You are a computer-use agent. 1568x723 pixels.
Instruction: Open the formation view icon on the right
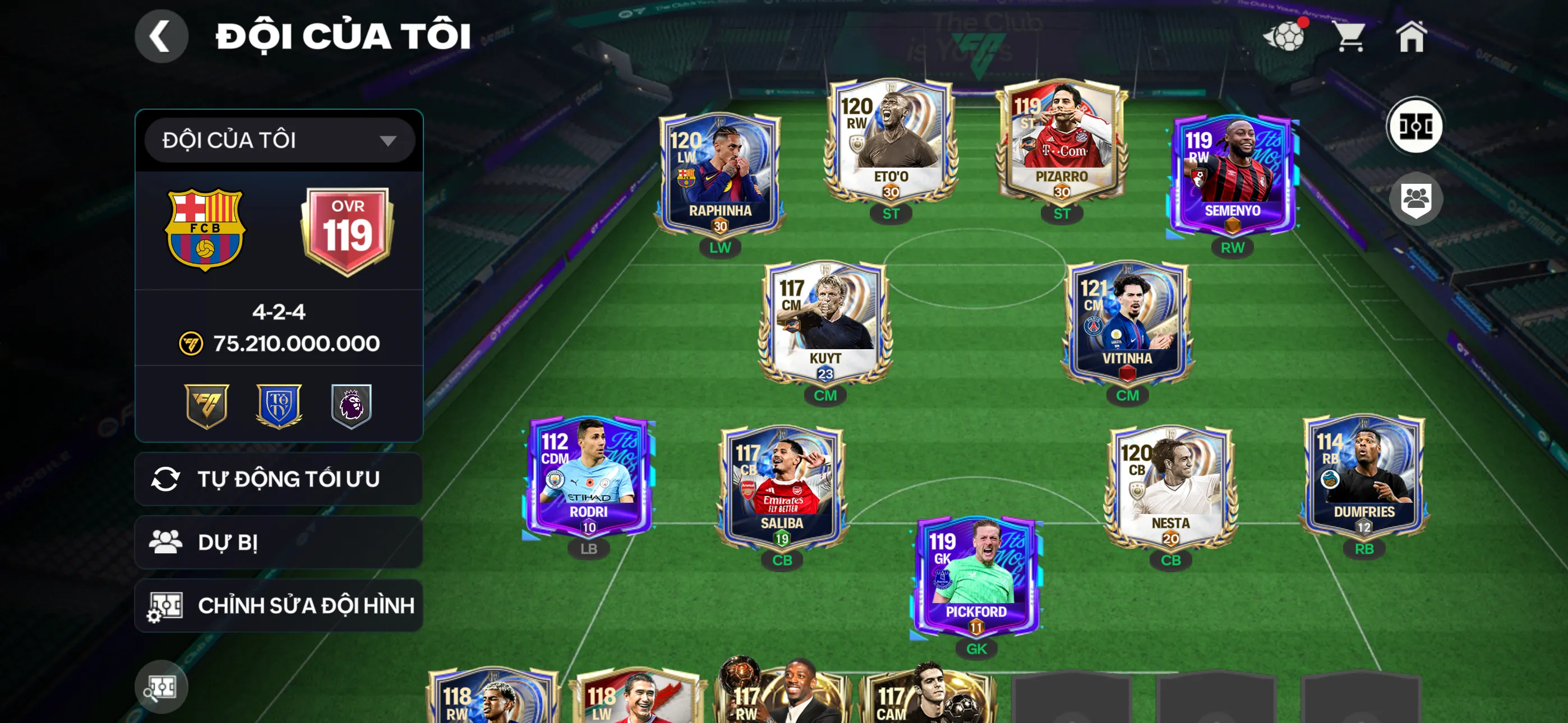(1418, 126)
